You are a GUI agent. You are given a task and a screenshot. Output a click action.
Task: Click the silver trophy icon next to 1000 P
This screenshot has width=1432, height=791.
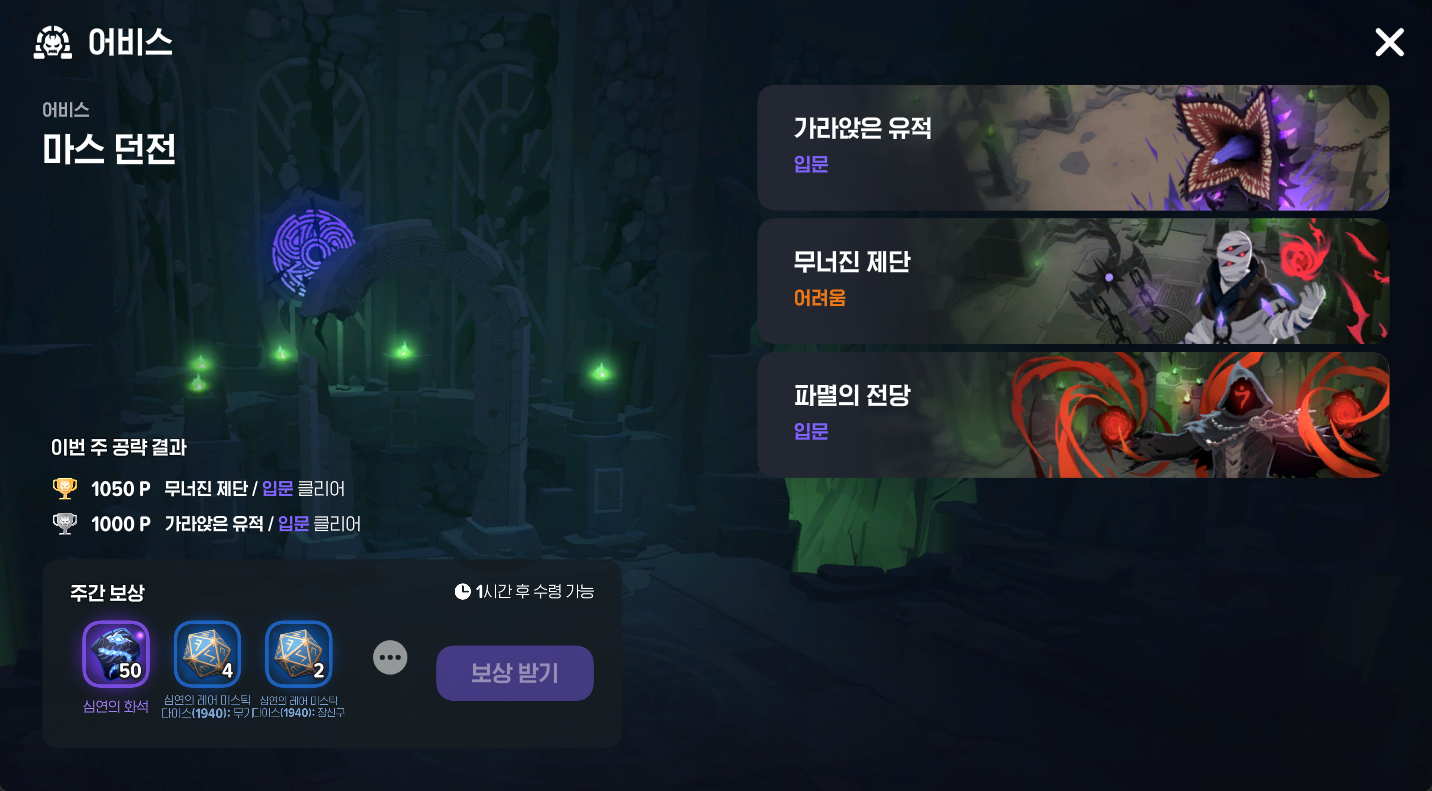[65, 522]
